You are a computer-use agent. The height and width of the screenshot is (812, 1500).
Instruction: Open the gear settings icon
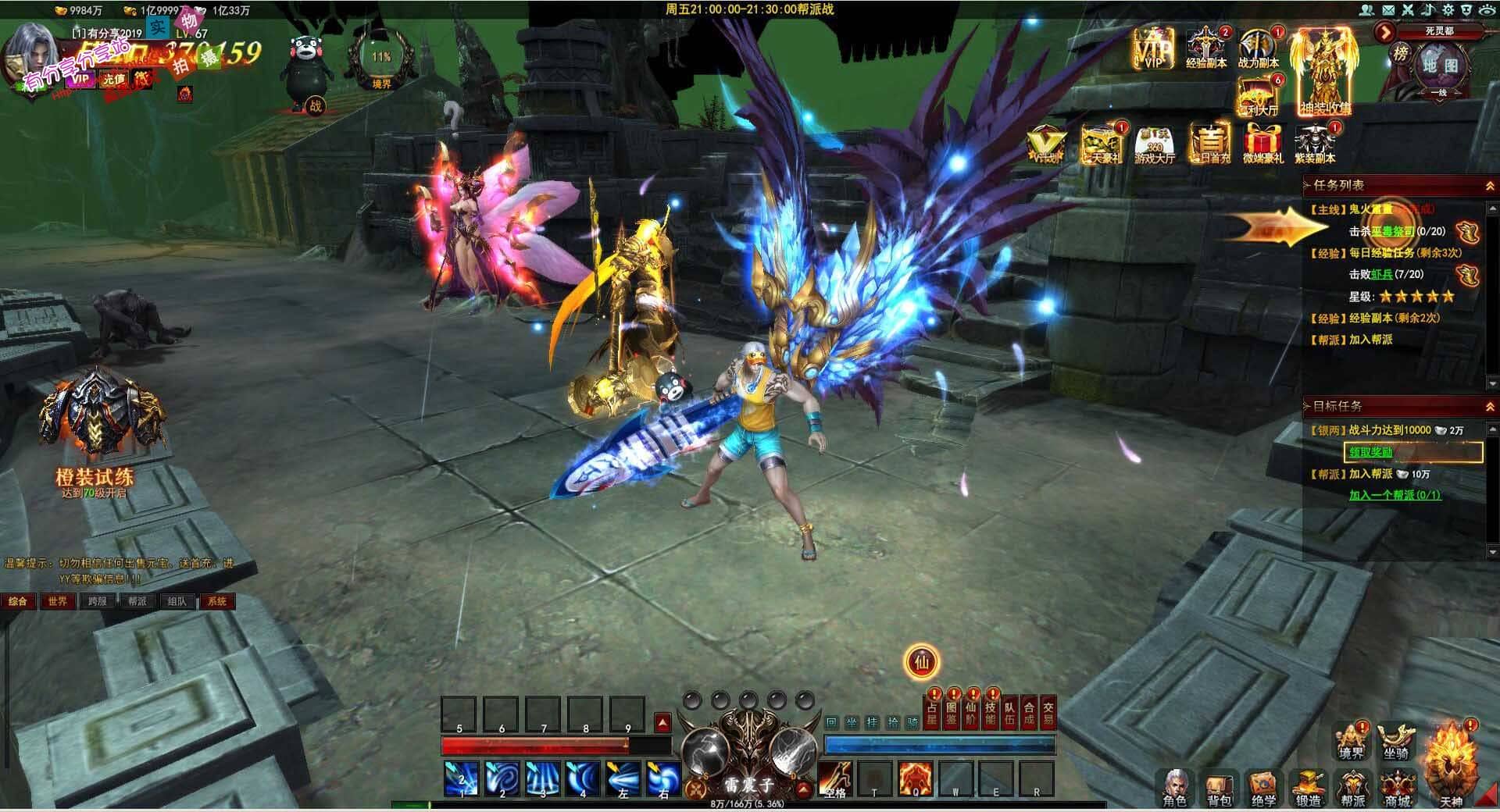click(x=1448, y=9)
